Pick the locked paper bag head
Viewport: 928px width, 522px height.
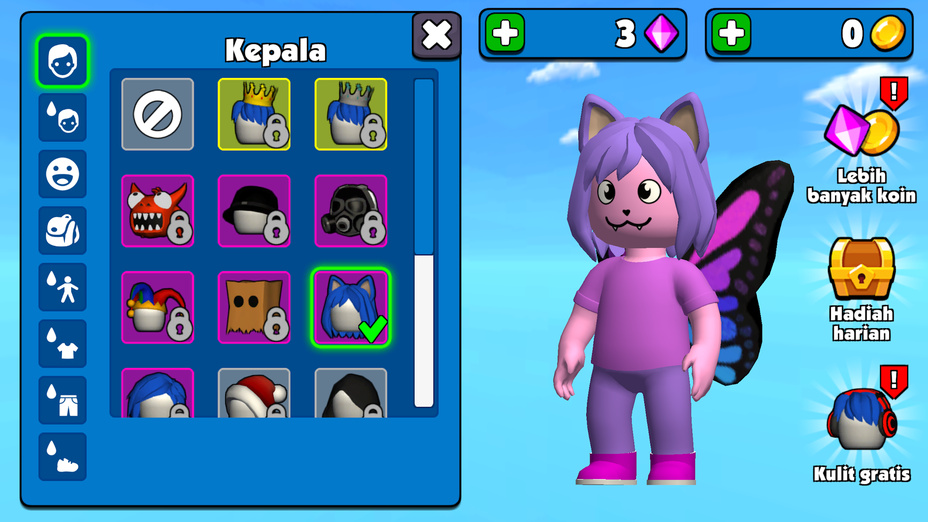pyautogui.click(x=254, y=307)
